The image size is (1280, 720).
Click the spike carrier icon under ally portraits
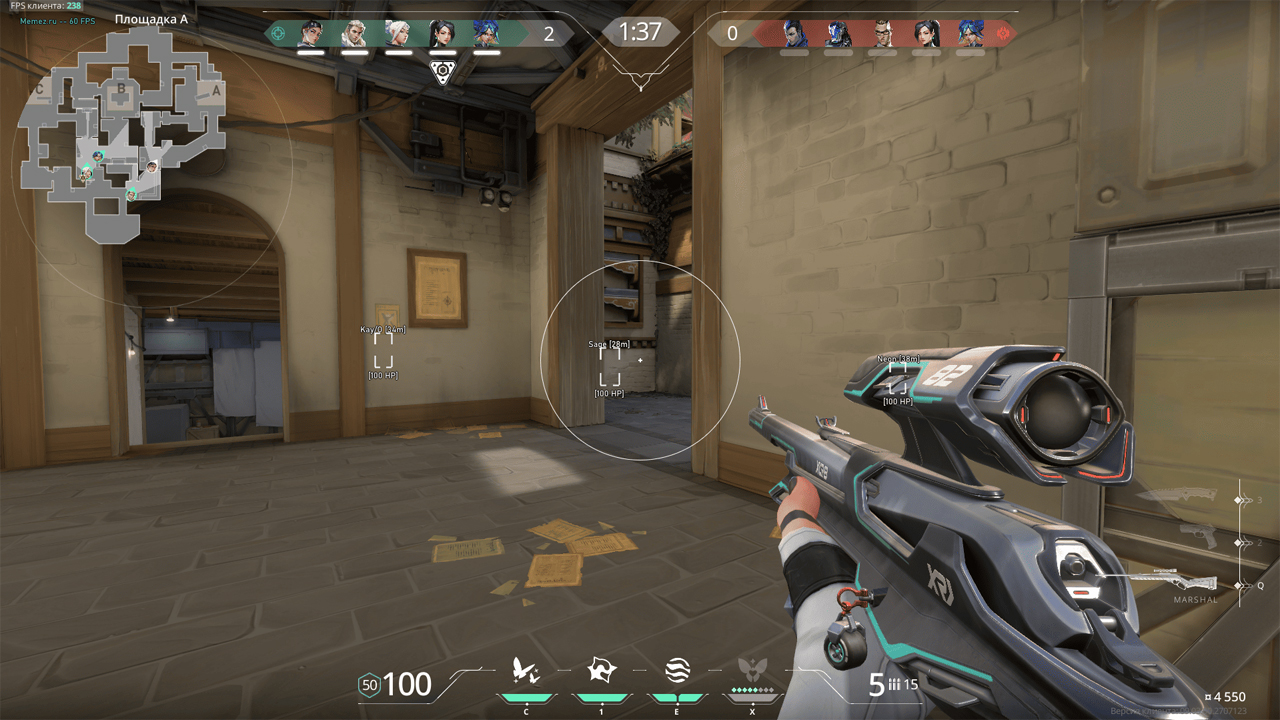[x=442, y=71]
